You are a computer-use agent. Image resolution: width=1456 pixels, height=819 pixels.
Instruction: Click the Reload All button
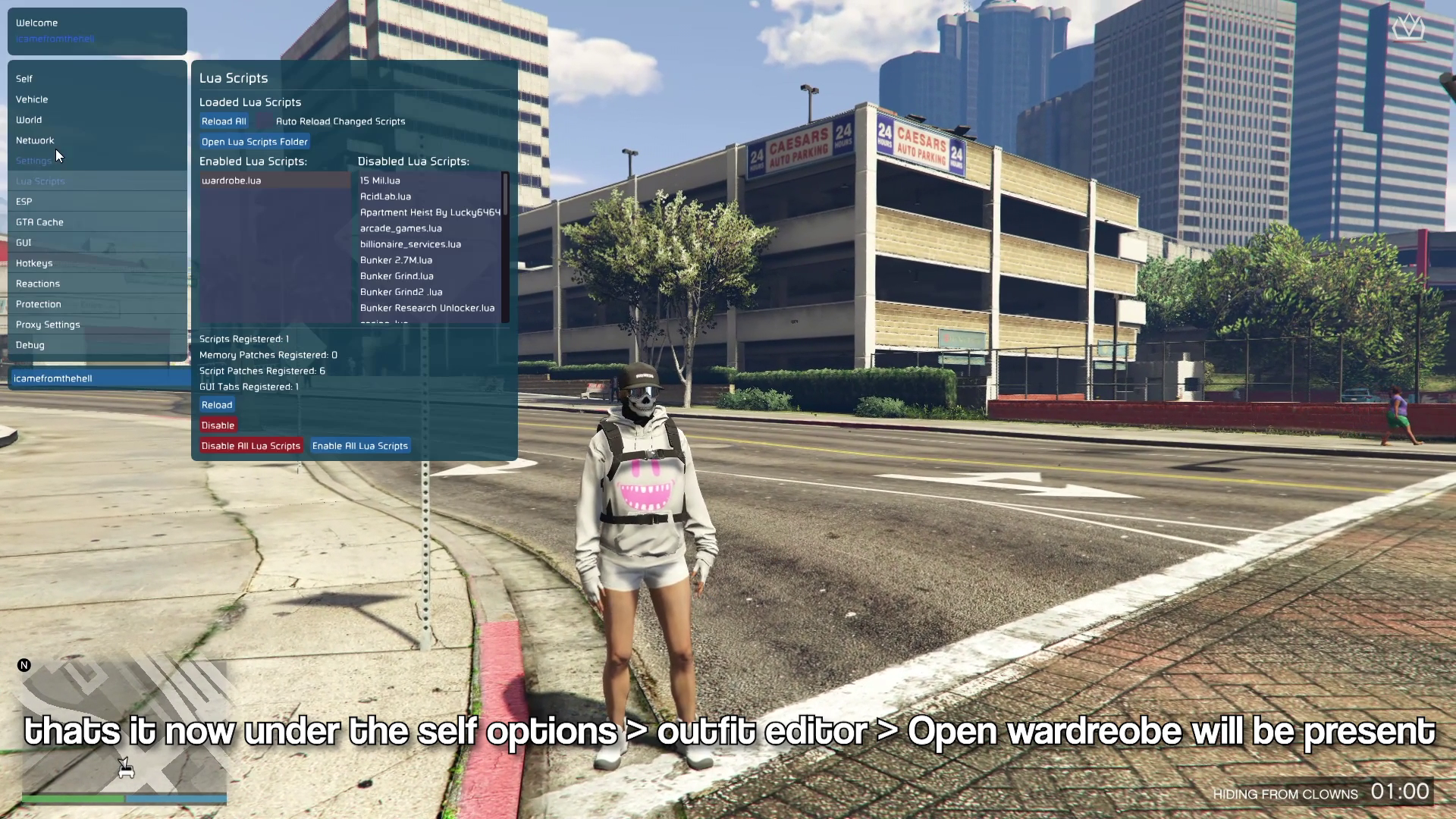224,121
